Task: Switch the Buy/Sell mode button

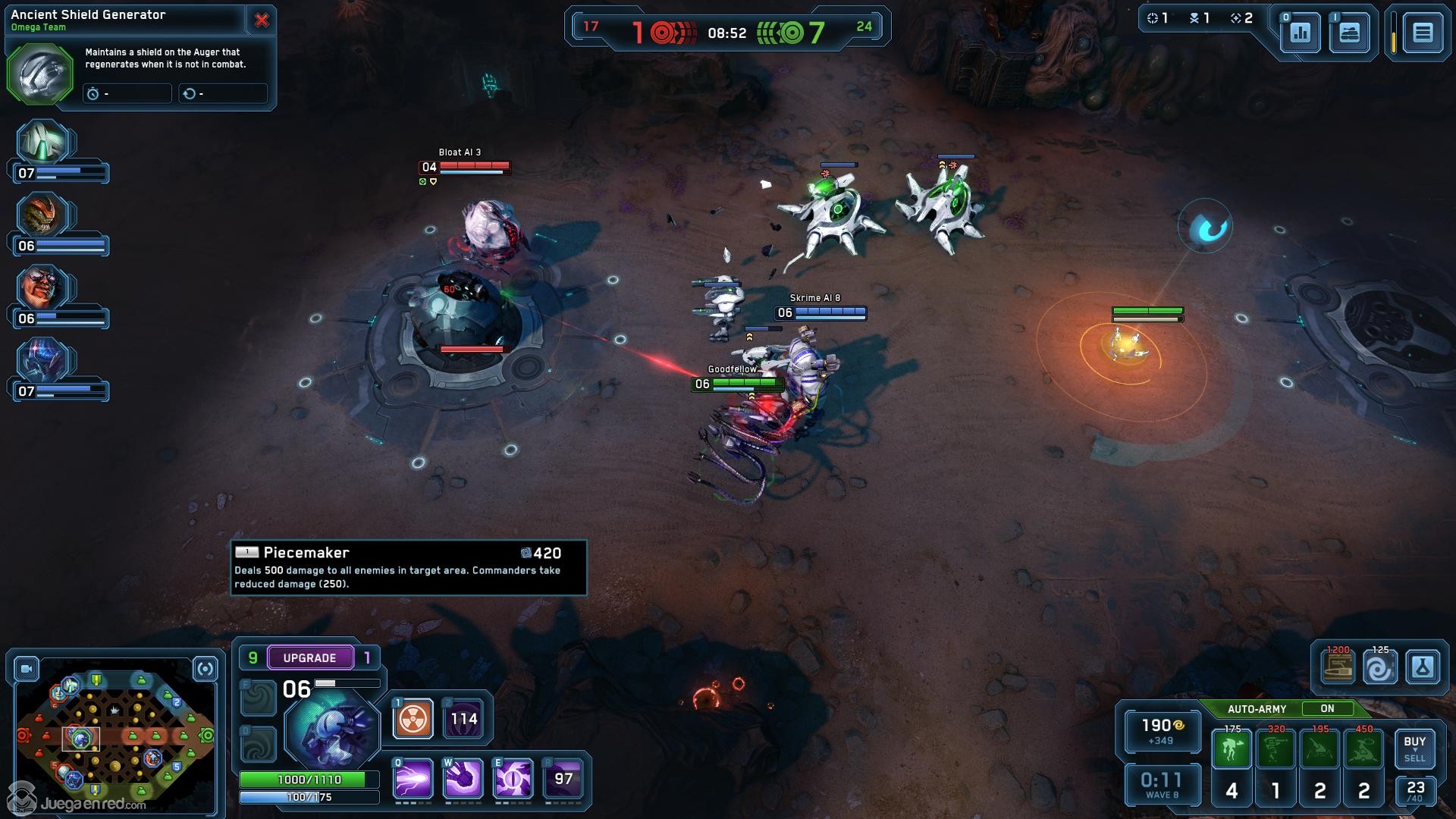Action: click(x=1414, y=748)
